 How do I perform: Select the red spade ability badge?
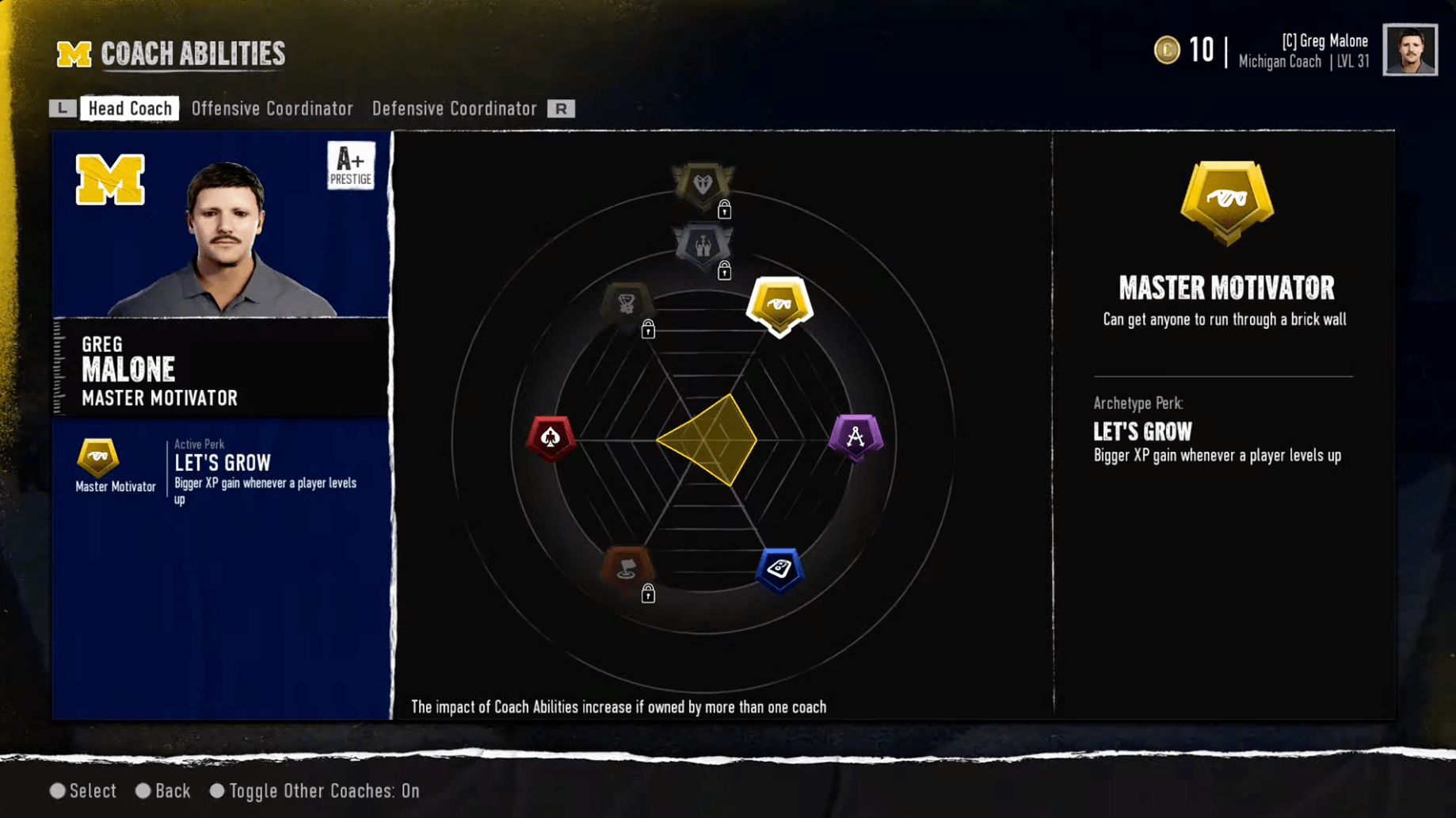[552, 437]
